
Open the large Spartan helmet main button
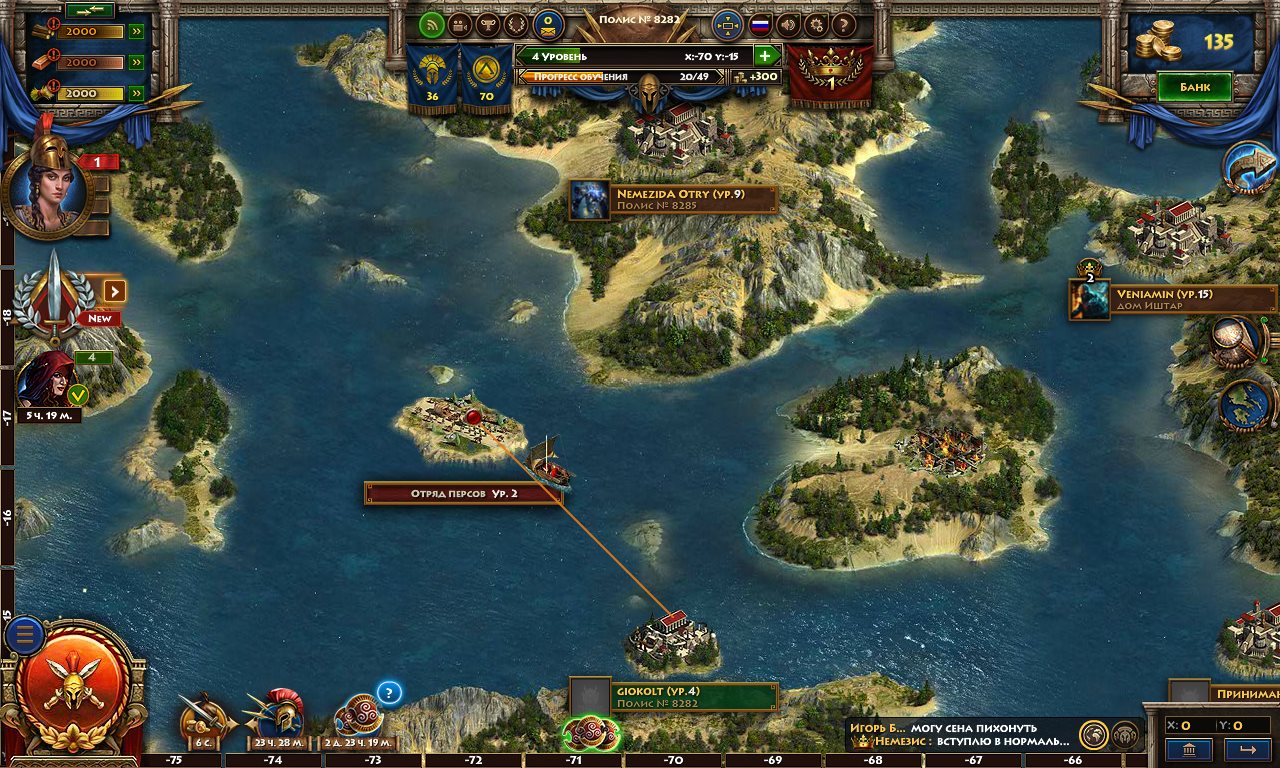coord(75,683)
